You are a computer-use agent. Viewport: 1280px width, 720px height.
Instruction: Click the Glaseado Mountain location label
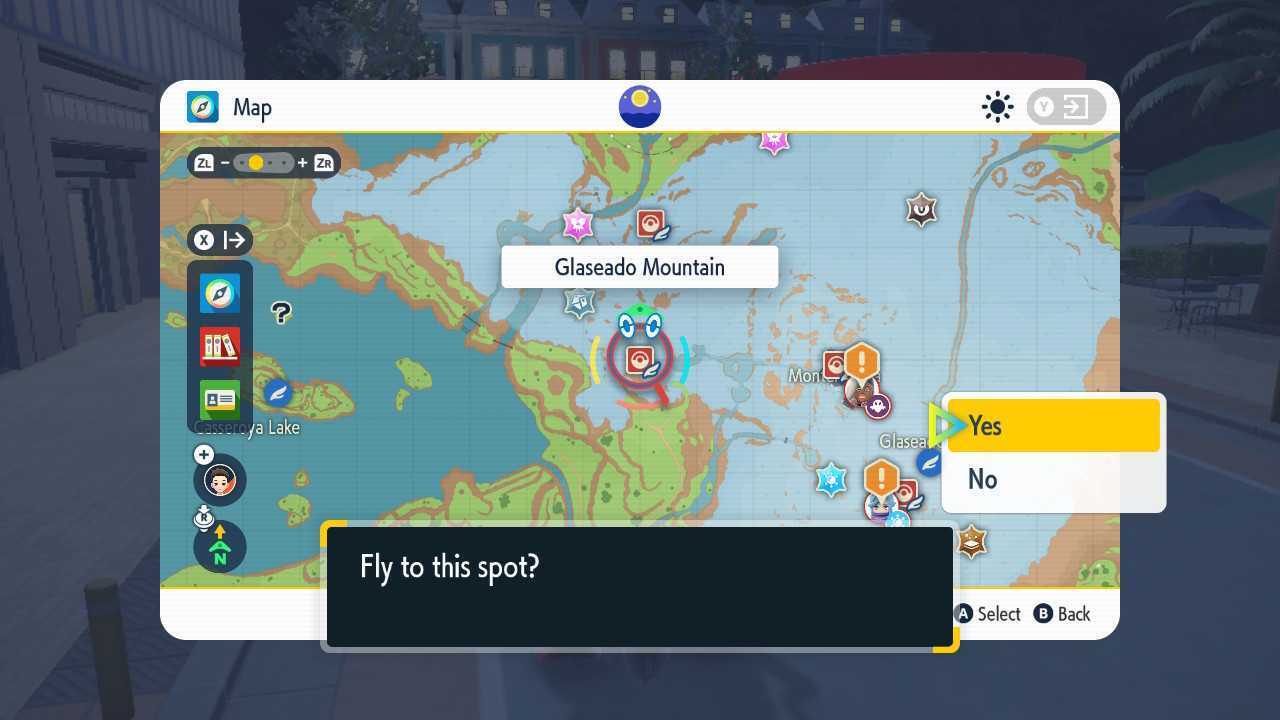[639, 267]
